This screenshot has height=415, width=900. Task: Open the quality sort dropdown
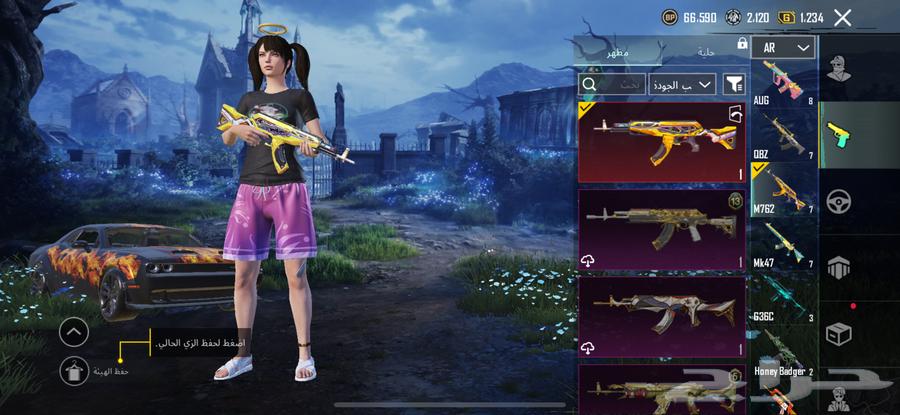(681, 85)
